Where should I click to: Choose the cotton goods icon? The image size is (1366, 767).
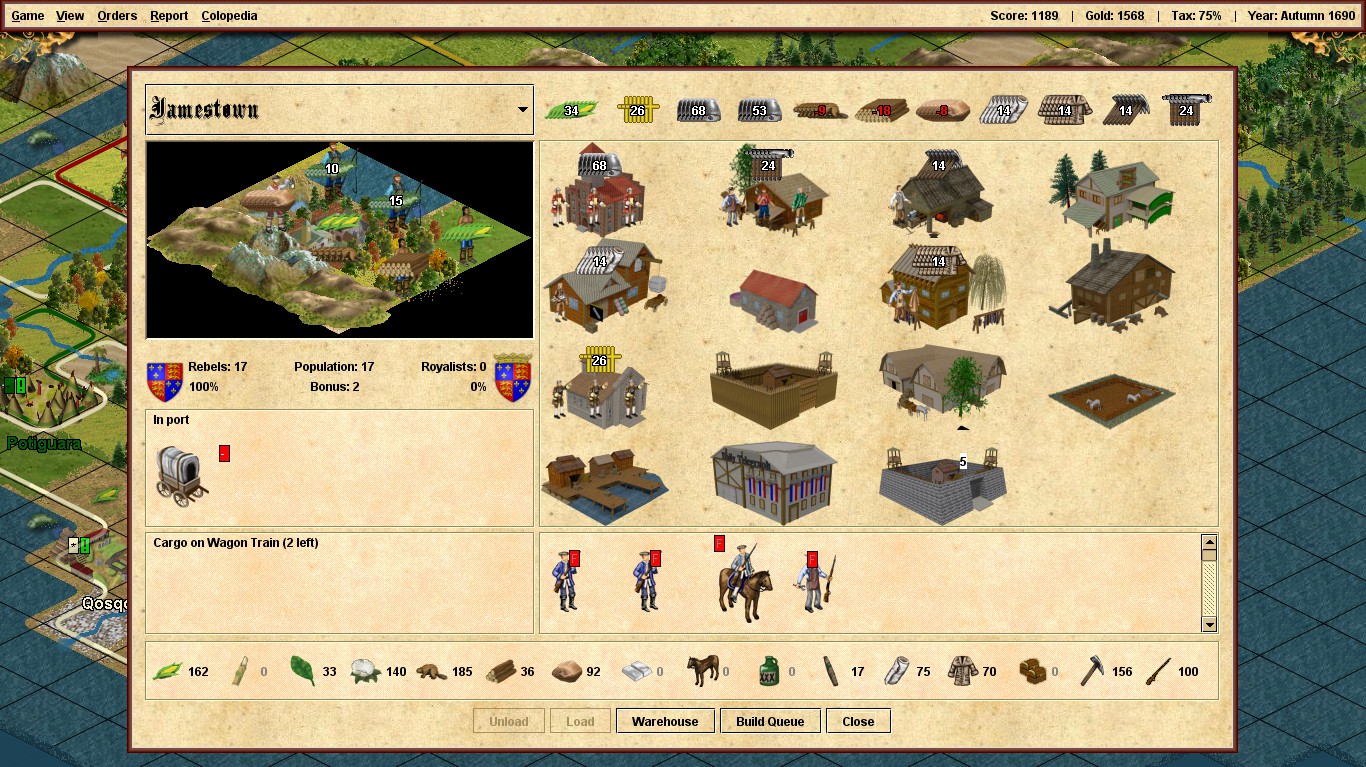[367, 671]
